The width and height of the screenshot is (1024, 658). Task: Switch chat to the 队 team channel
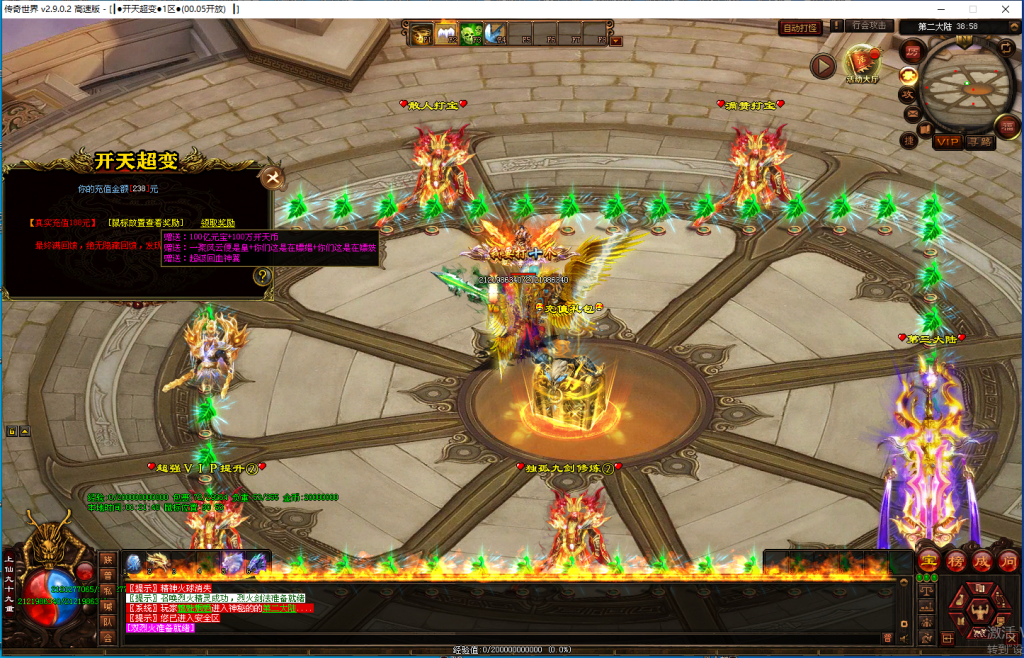tap(107, 623)
